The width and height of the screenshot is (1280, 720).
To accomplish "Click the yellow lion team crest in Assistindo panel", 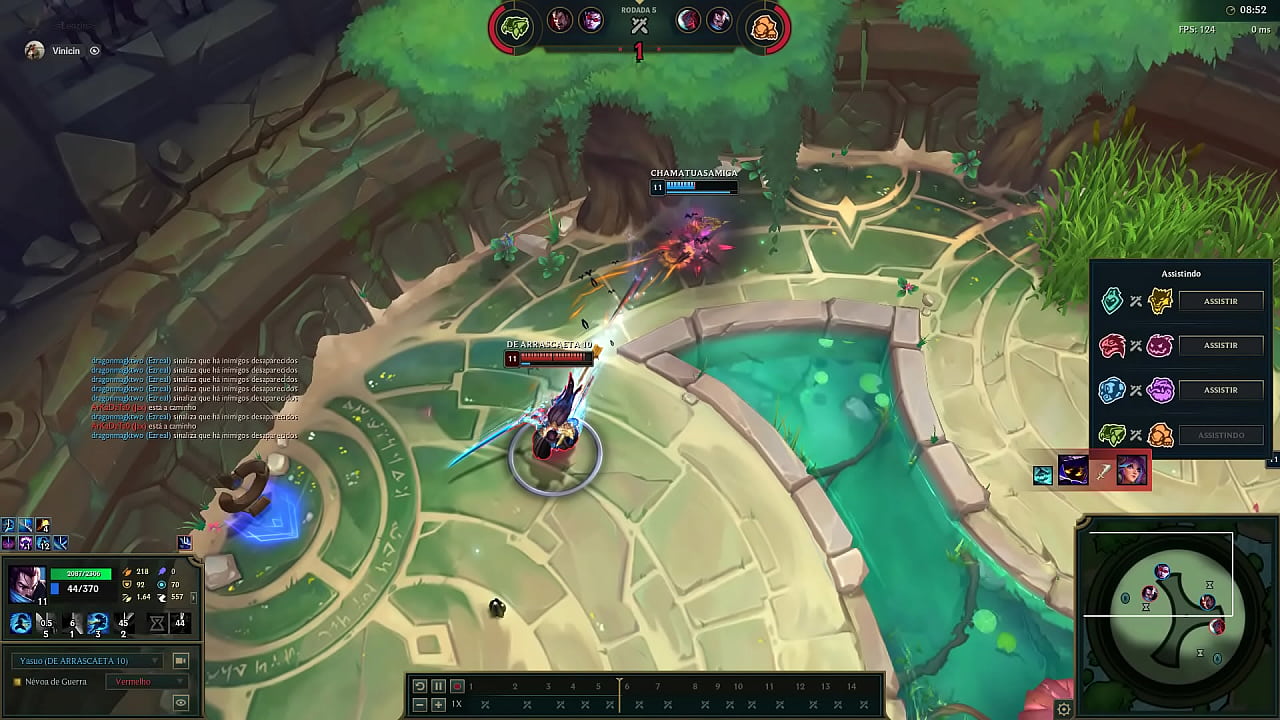I will coord(1160,300).
